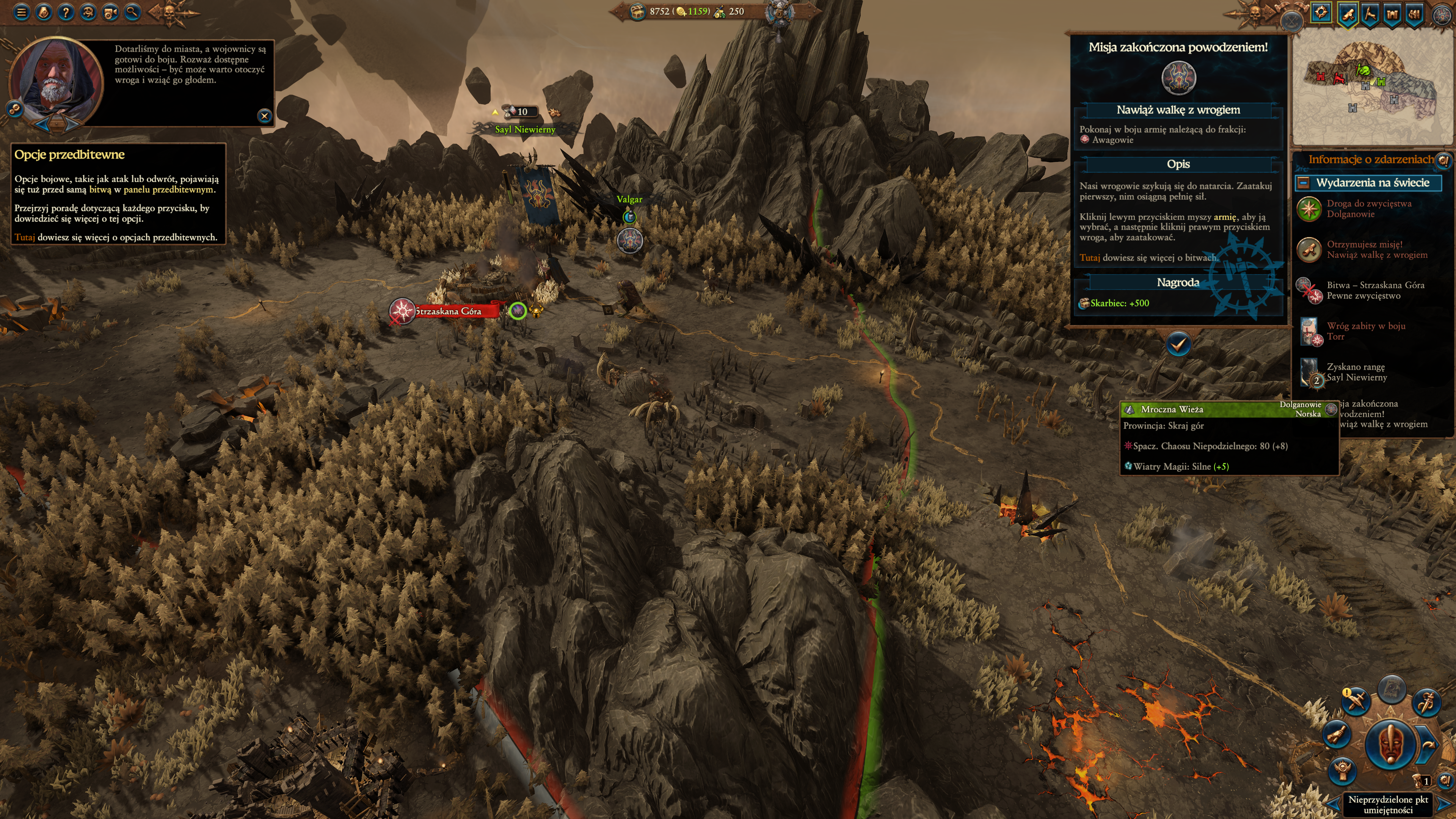Open camera settings with the camcorder icon

pyautogui.click(x=110, y=12)
